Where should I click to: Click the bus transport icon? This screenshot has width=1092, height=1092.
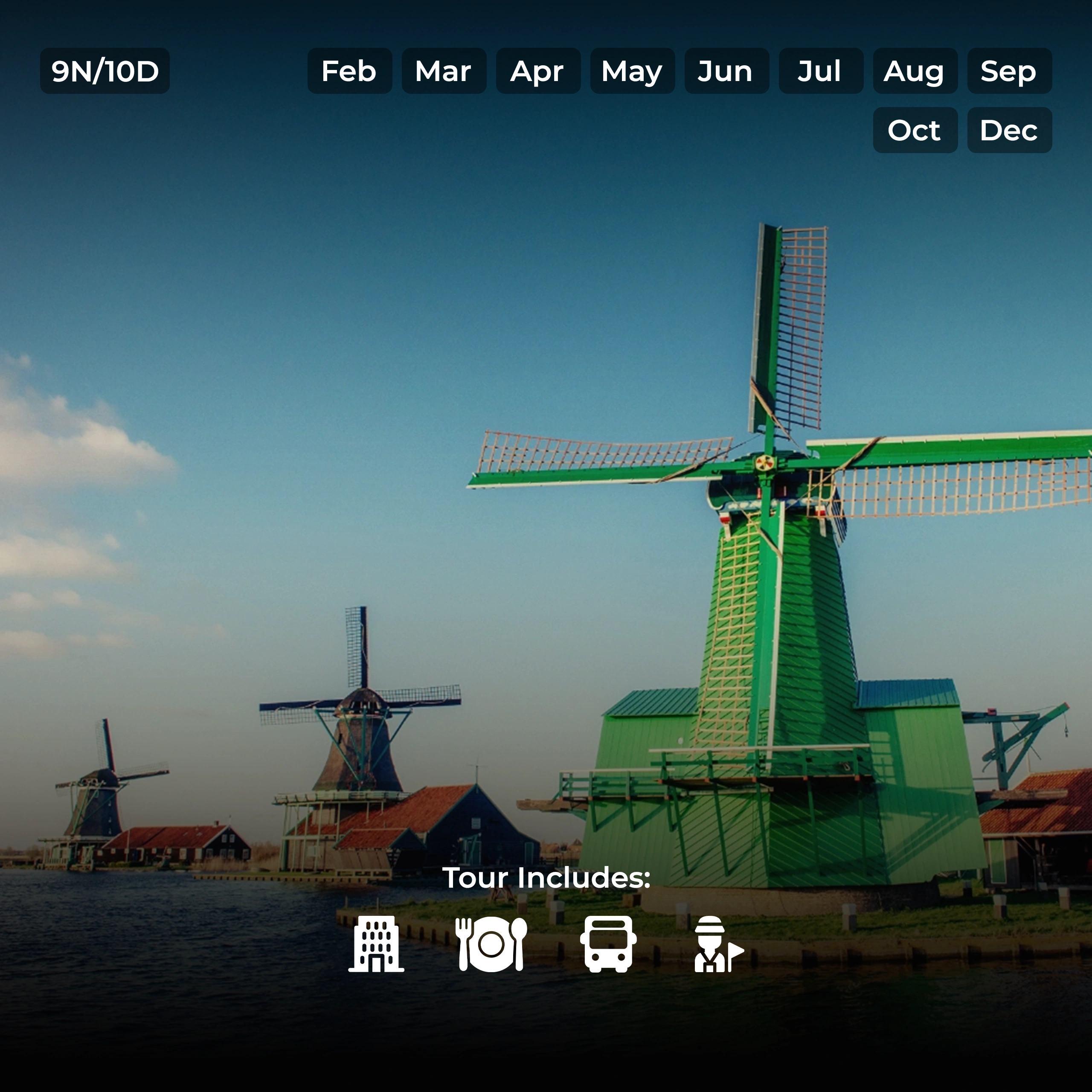click(608, 944)
